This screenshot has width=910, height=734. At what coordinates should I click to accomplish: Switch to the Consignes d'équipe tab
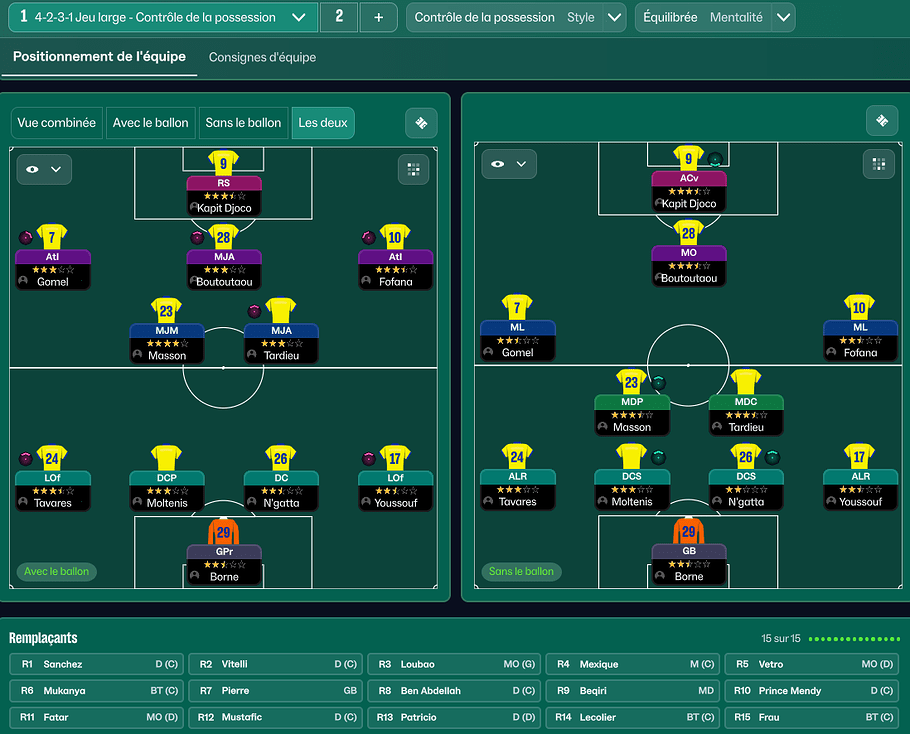click(x=262, y=58)
